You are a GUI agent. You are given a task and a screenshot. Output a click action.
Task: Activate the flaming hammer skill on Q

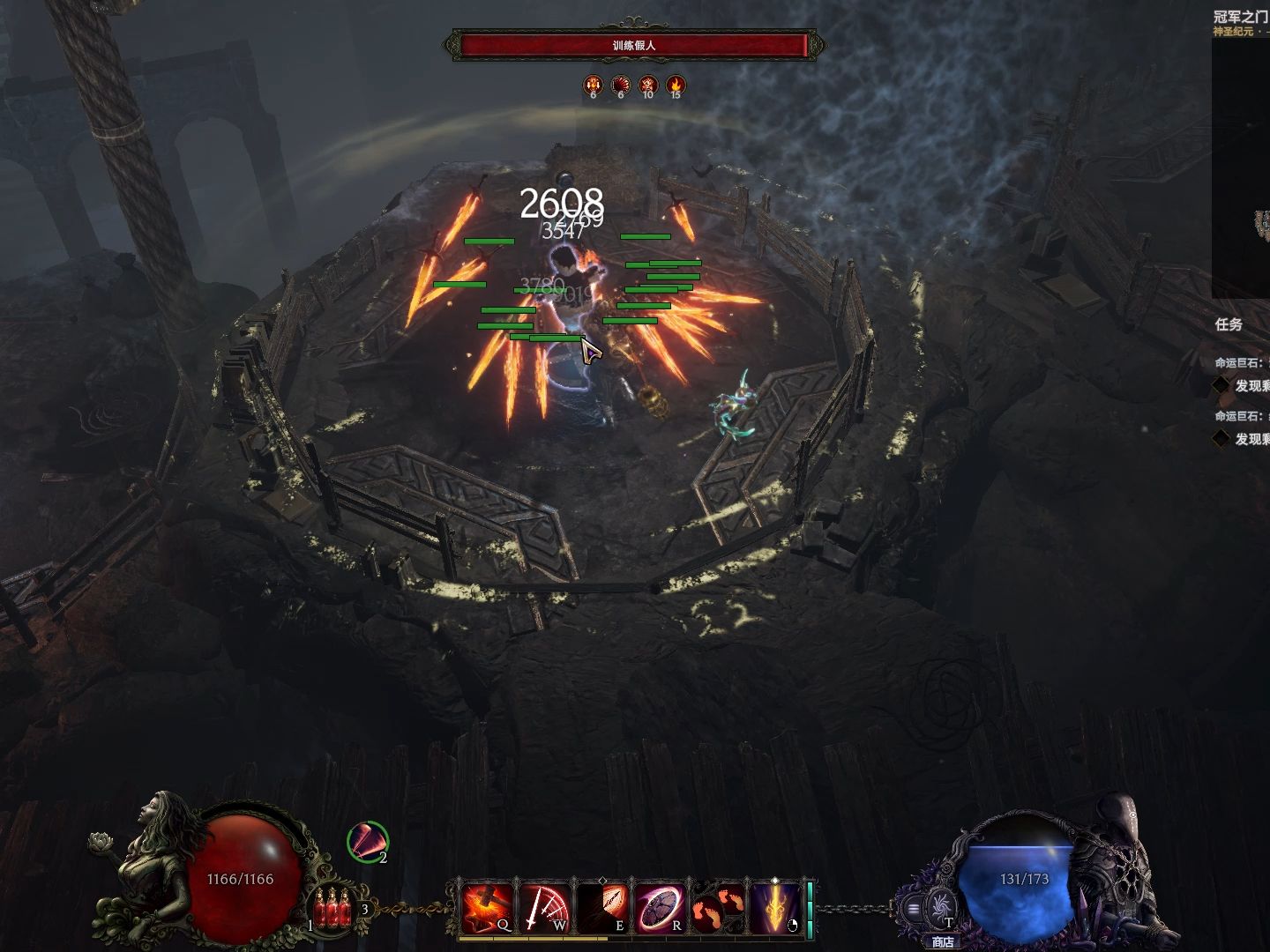pos(488,908)
